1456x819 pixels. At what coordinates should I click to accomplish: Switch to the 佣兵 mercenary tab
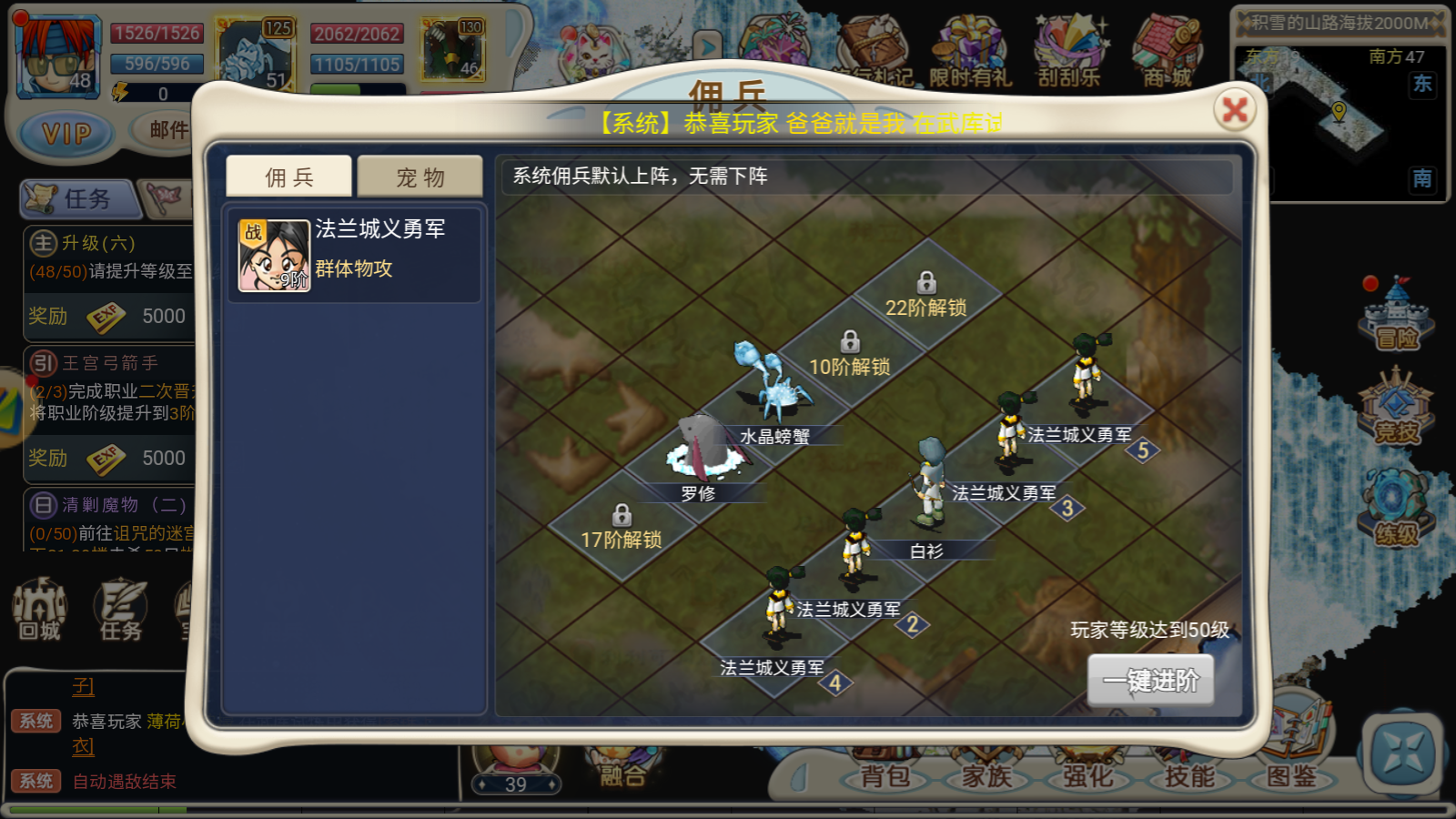[x=287, y=177]
